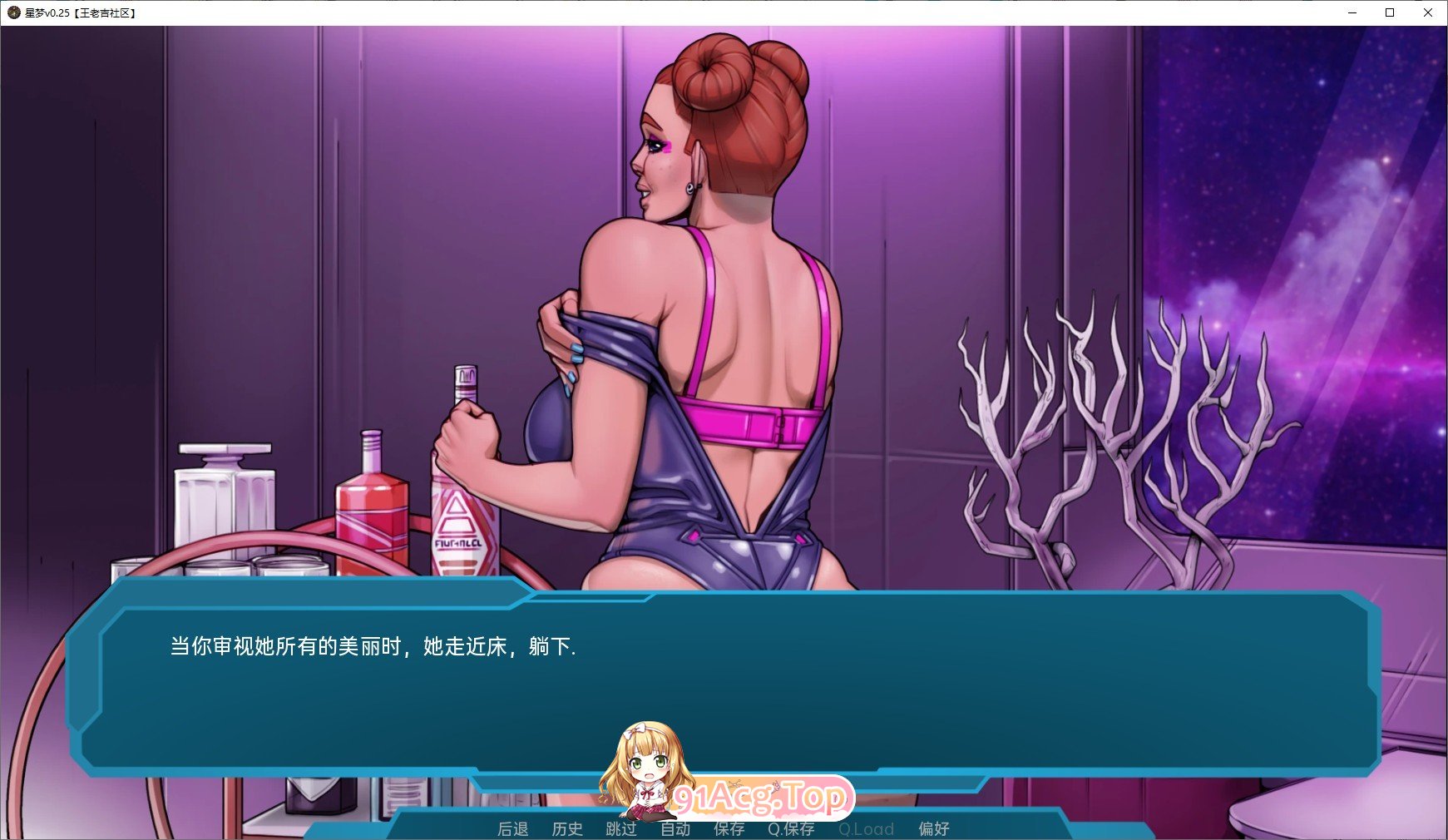Viewport: 1448px width, 840px height.
Task: Switch to the 历史 history screen
Action: (567, 828)
